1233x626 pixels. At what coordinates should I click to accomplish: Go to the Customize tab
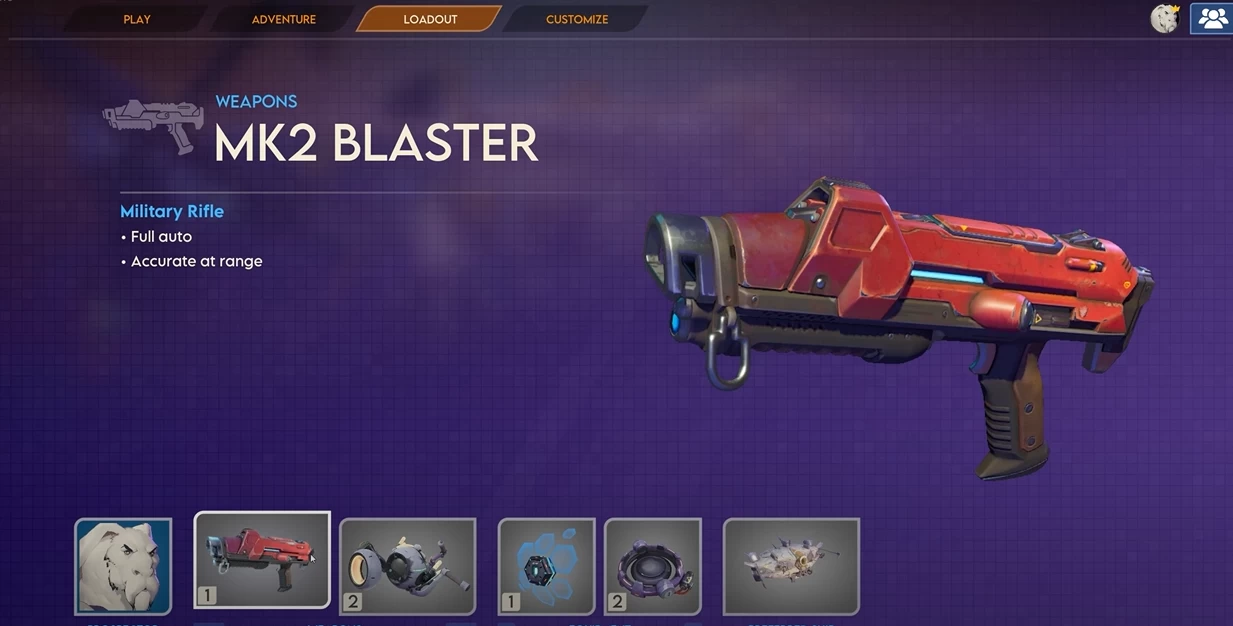(576, 19)
